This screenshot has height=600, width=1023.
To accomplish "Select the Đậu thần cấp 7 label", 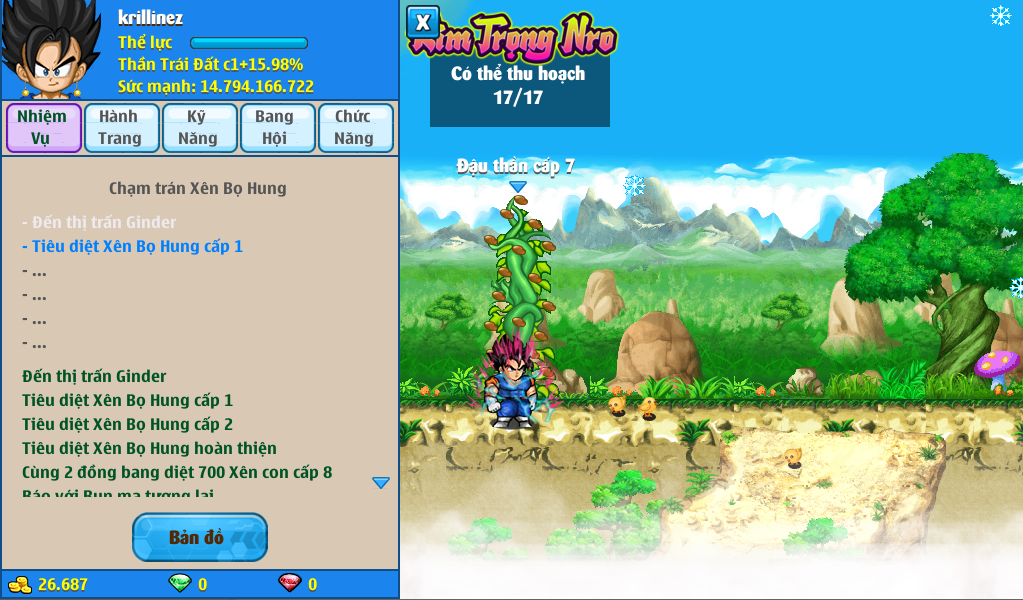I will pyautogui.click(x=516, y=167).
